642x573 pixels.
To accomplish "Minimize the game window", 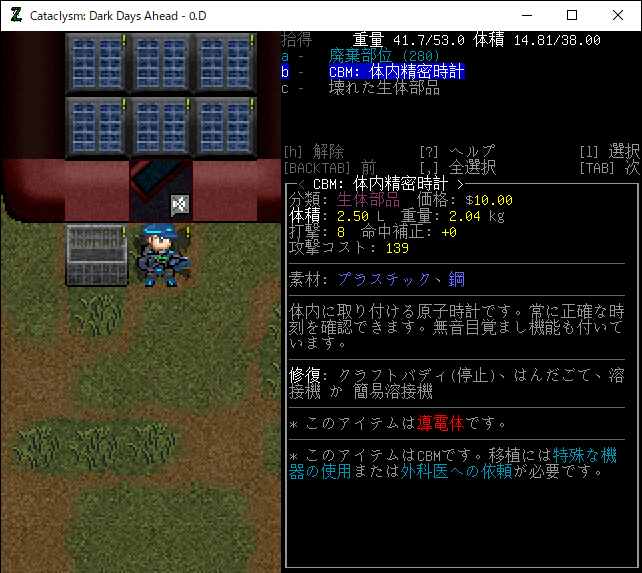I will [x=526, y=15].
